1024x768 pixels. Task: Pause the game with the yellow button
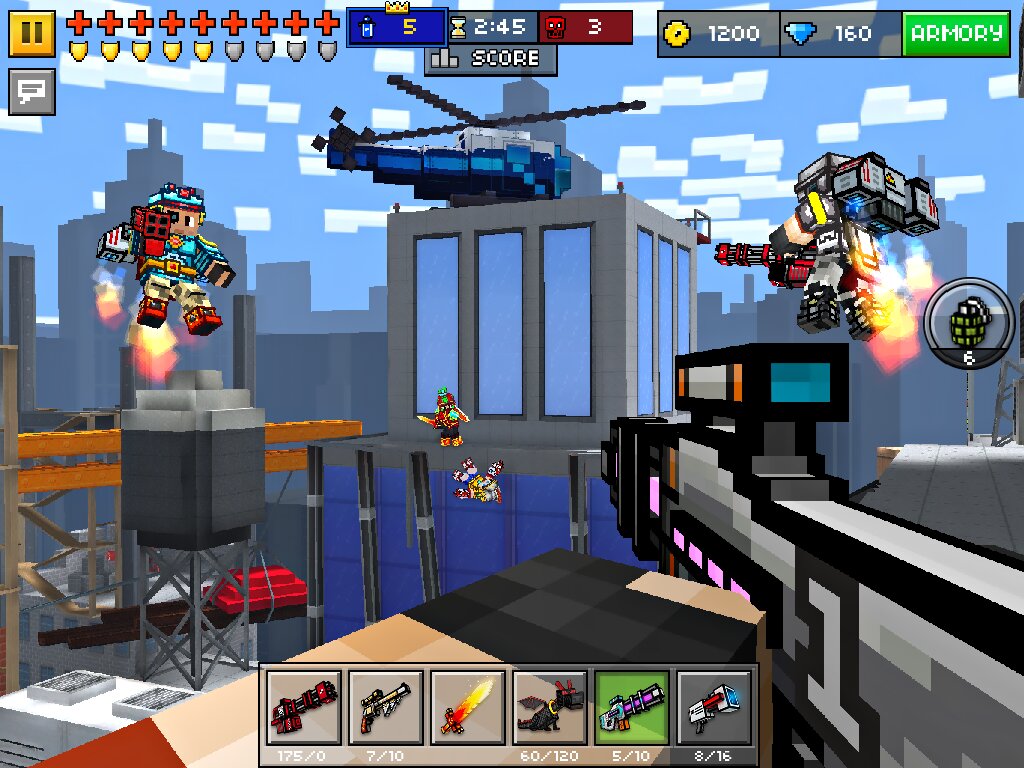tap(32, 33)
